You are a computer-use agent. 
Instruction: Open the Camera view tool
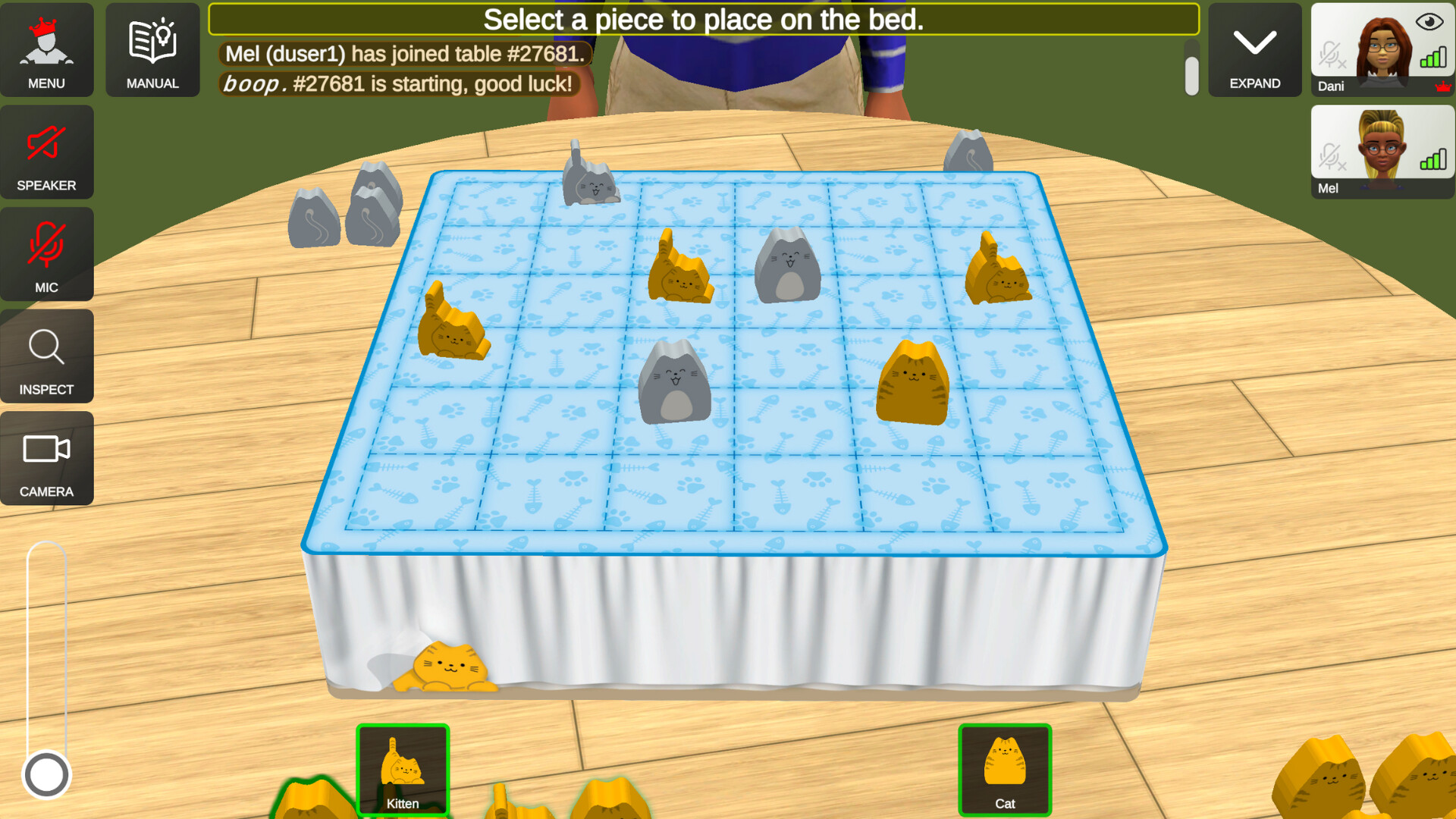point(46,458)
